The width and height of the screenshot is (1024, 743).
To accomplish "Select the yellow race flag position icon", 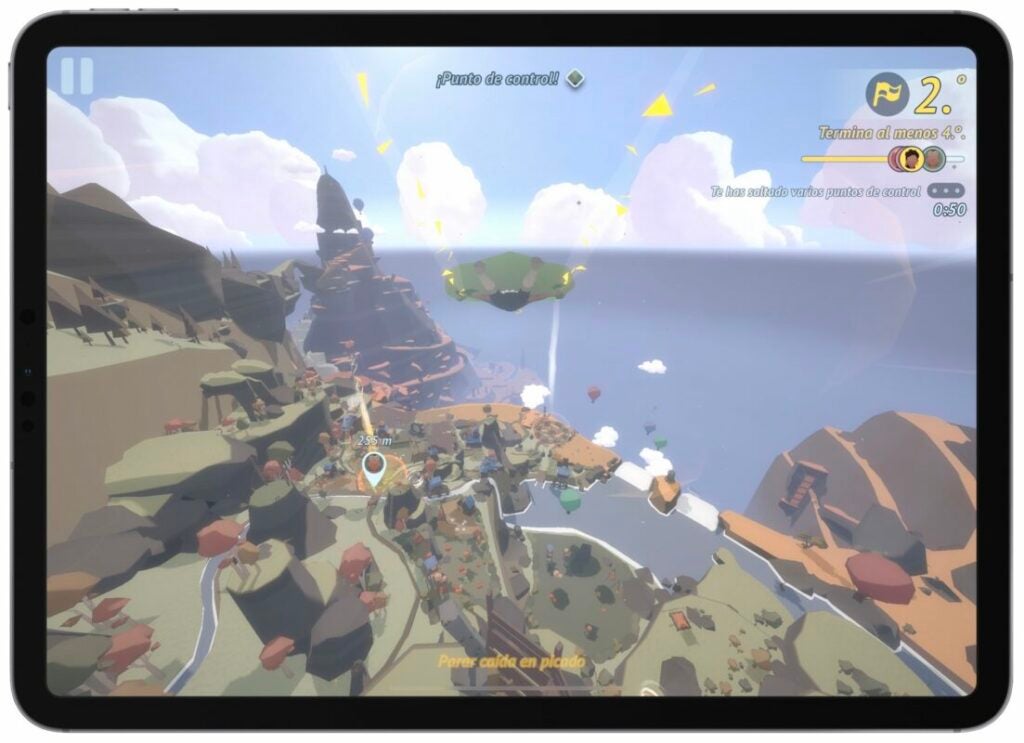I will point(887,94).
